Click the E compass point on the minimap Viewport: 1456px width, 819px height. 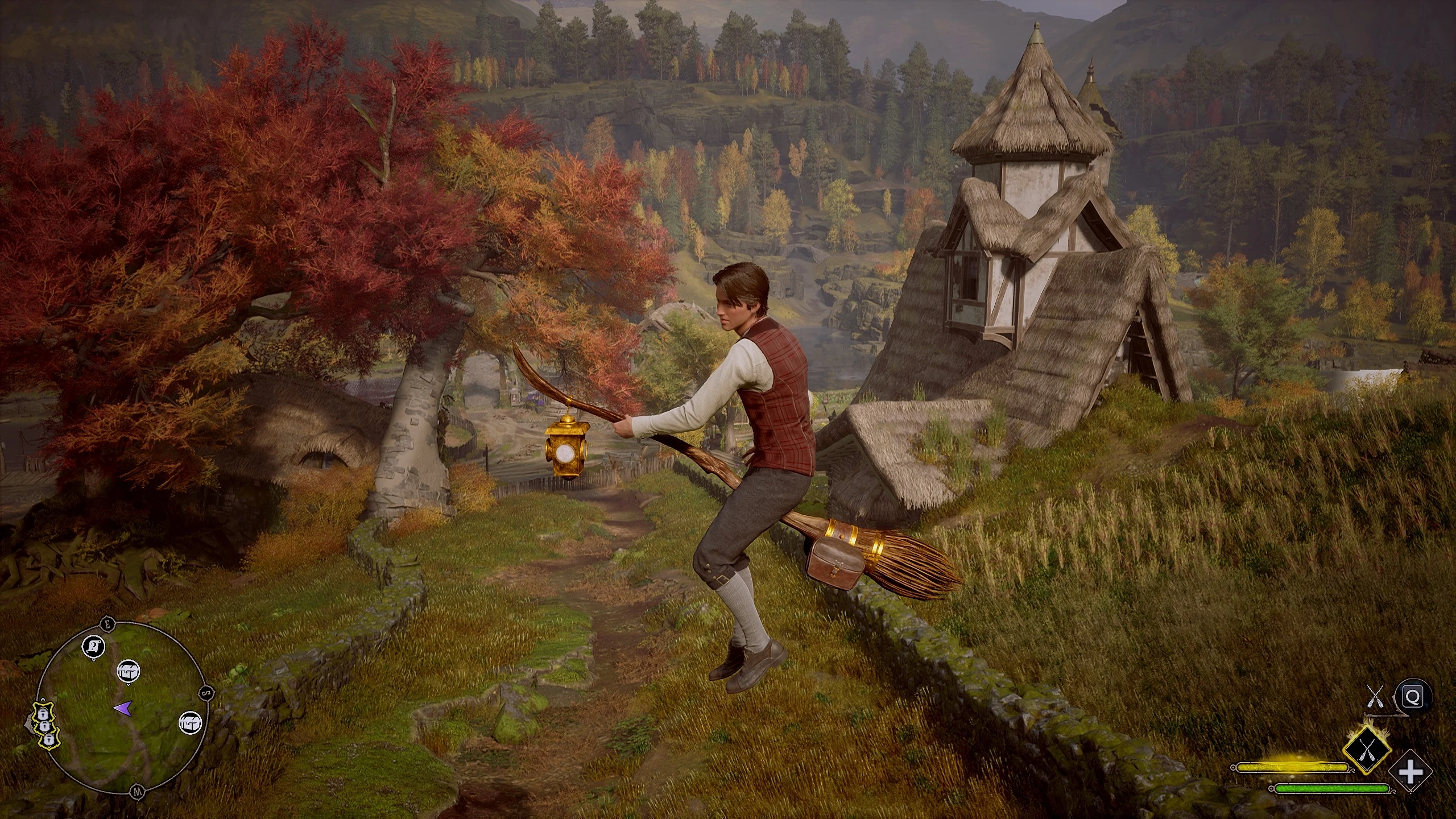(107, 624)
